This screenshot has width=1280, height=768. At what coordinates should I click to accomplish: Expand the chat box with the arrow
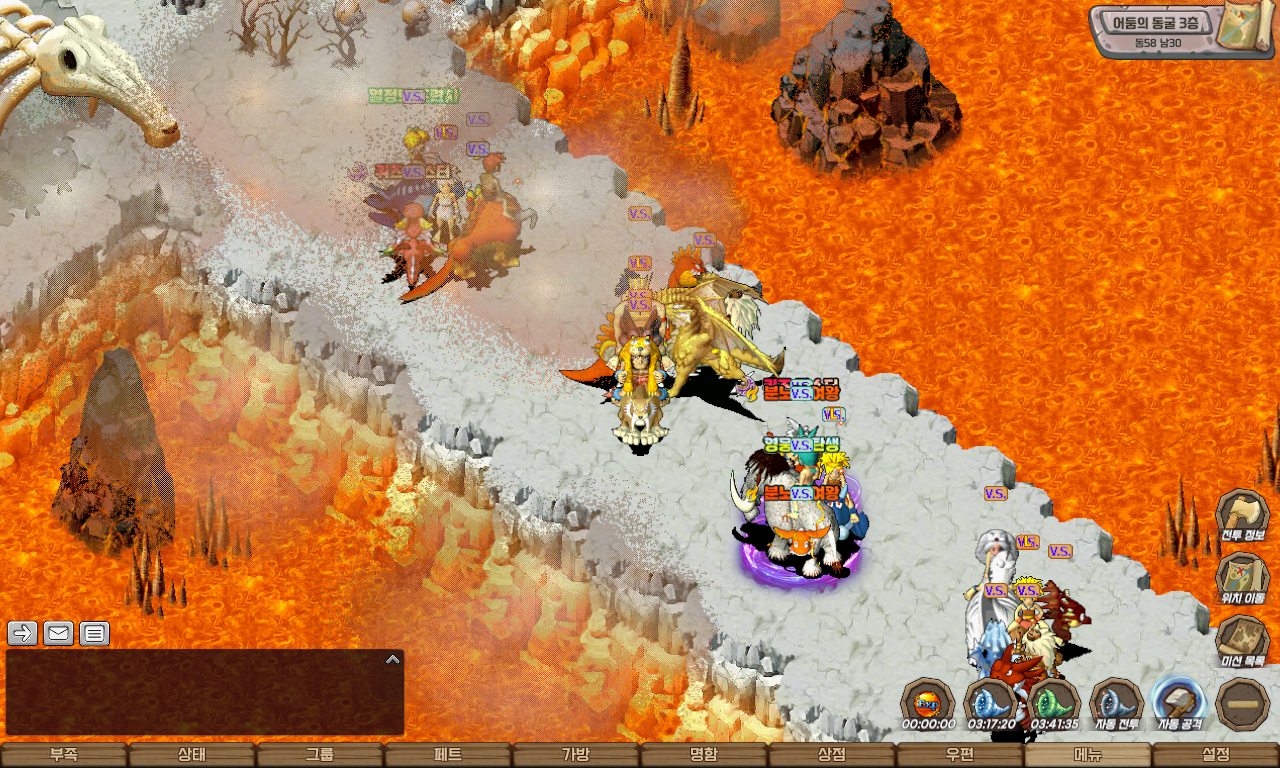point(393,659)
